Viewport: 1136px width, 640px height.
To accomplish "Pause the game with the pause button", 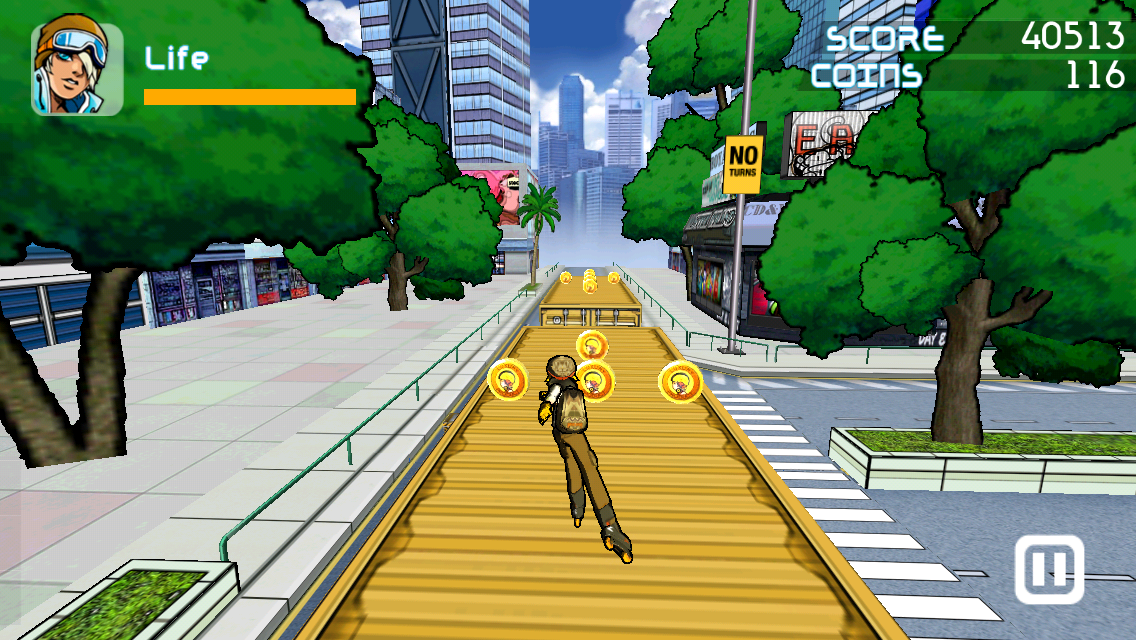I will coord(1049,570).
